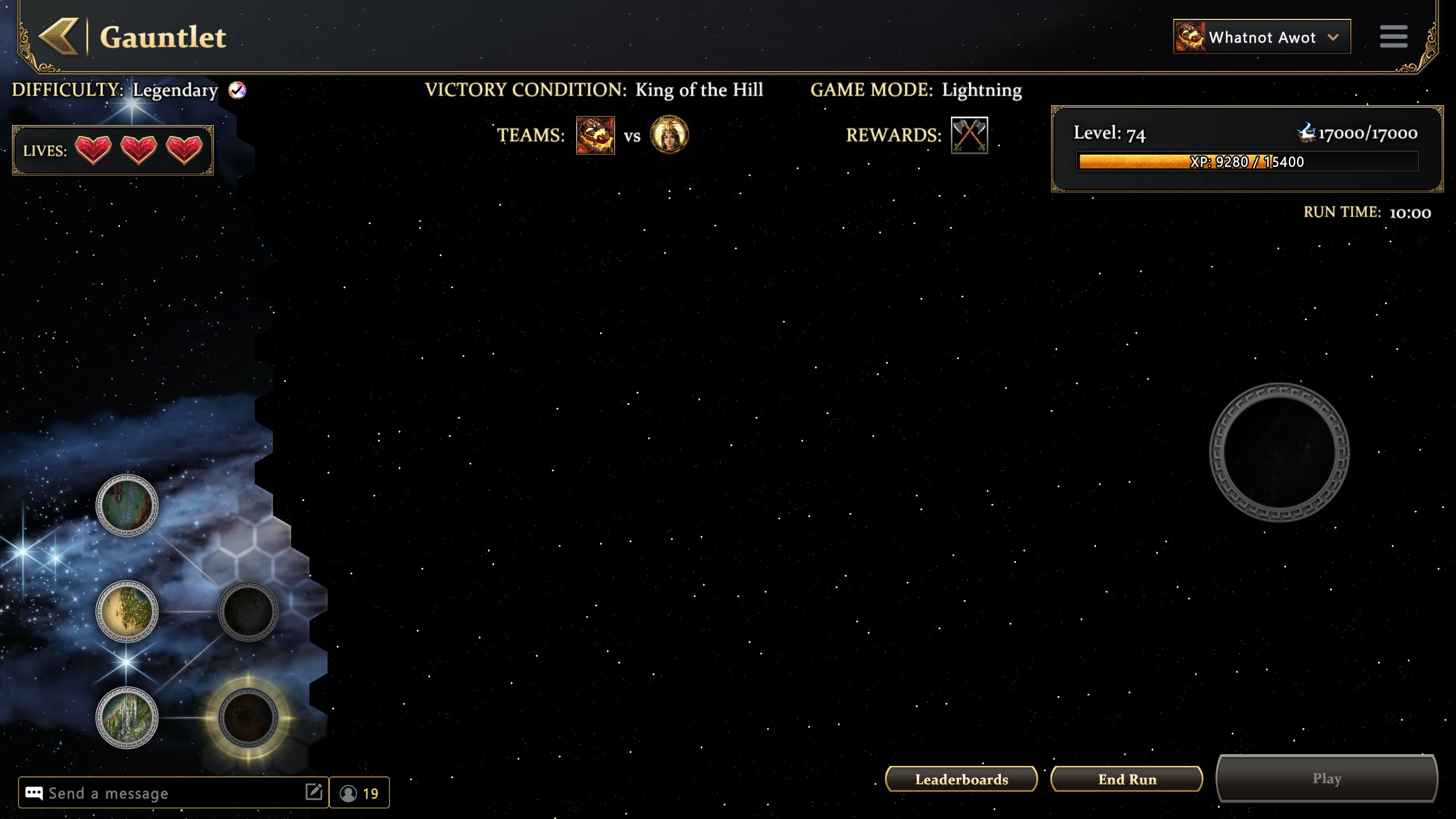
Task: Start the match with Play
Action: (x=1326, y=779)
